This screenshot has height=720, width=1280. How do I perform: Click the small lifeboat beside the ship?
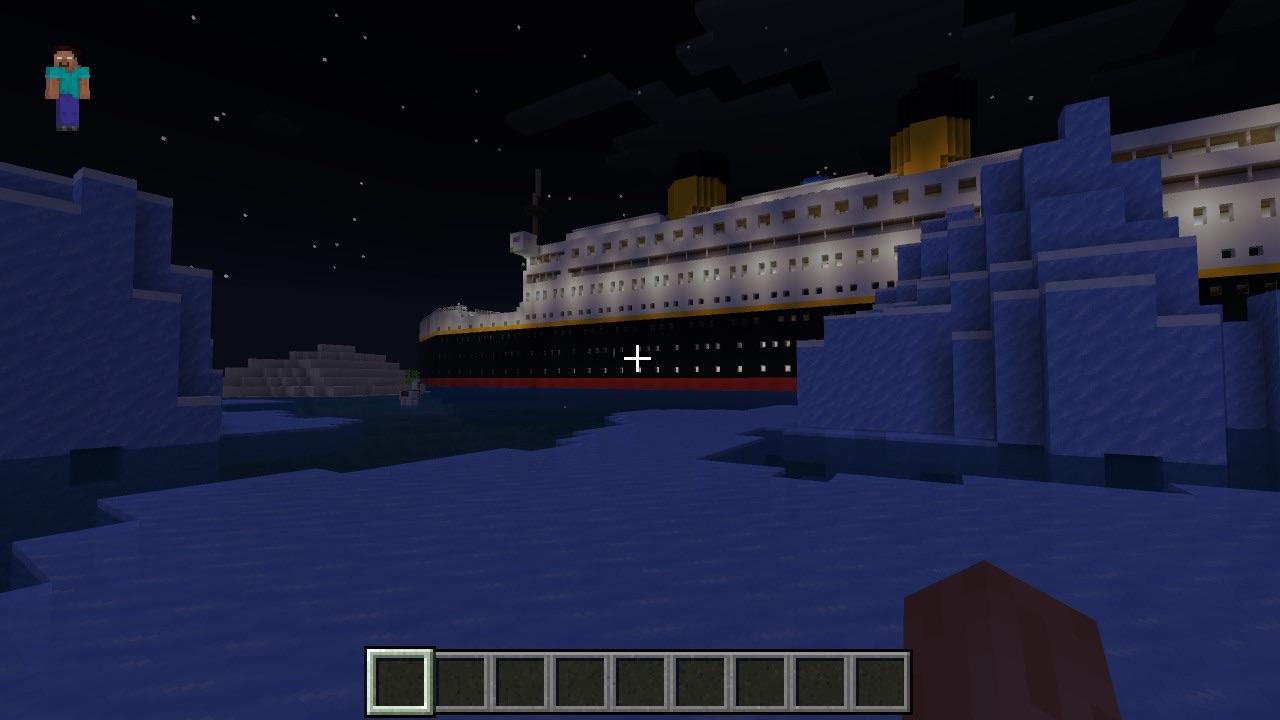tap(408, 394)
